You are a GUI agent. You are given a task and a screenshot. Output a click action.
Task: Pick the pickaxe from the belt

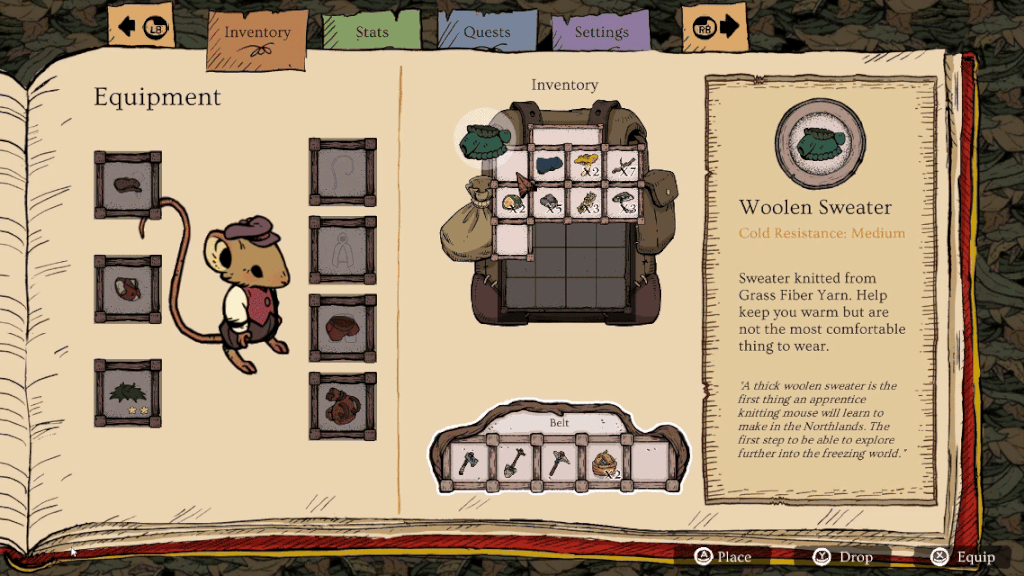[556, 462]
